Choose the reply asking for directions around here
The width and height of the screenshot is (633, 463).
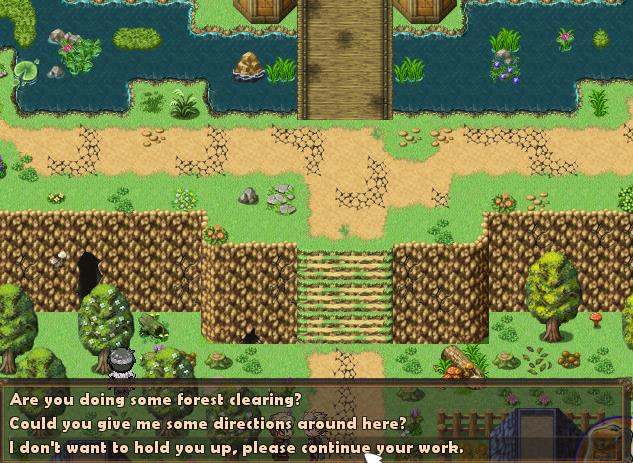coord(208,423)
